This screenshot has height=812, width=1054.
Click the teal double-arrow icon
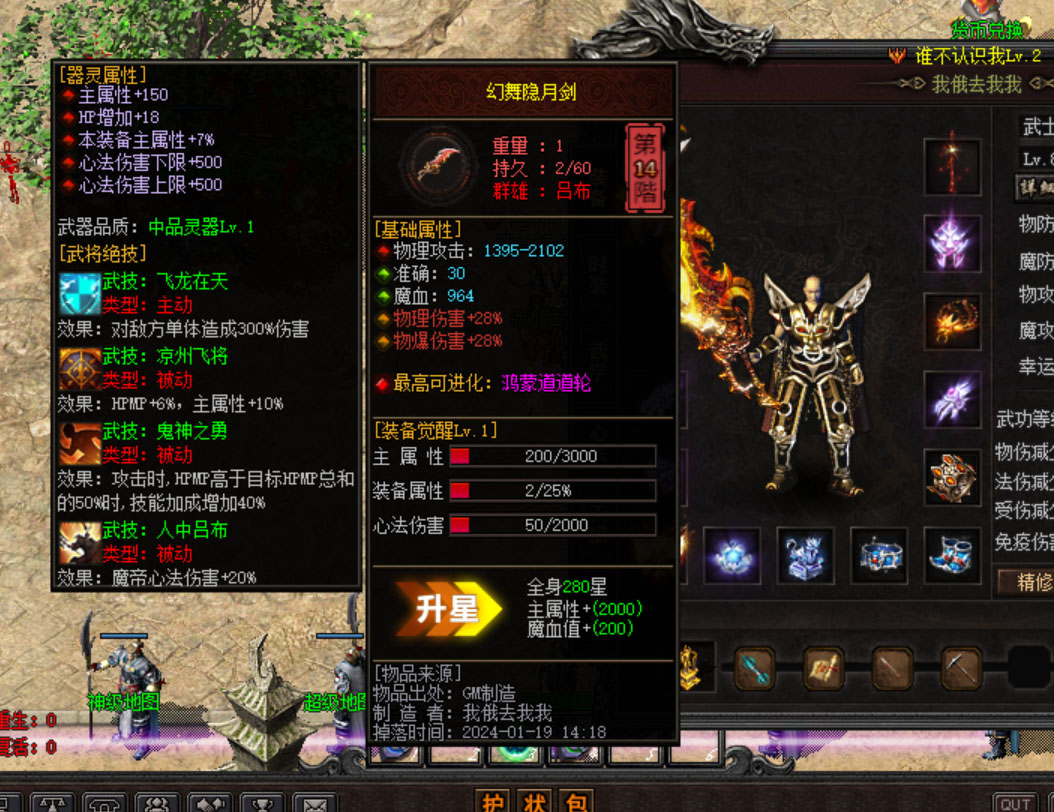[x=755, y=669]
